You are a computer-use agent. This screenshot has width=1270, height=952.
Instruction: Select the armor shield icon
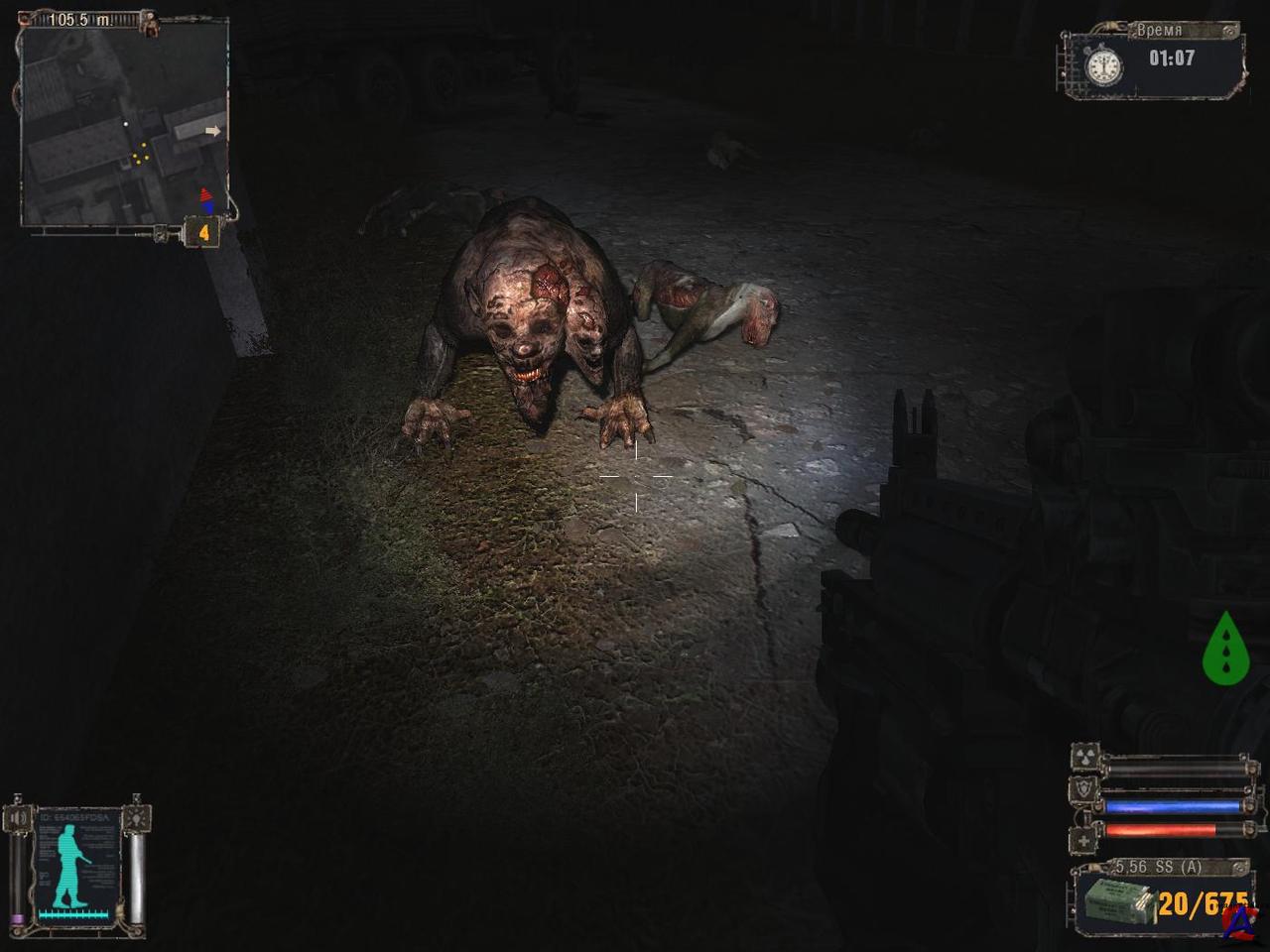(x=1085, y=787)
